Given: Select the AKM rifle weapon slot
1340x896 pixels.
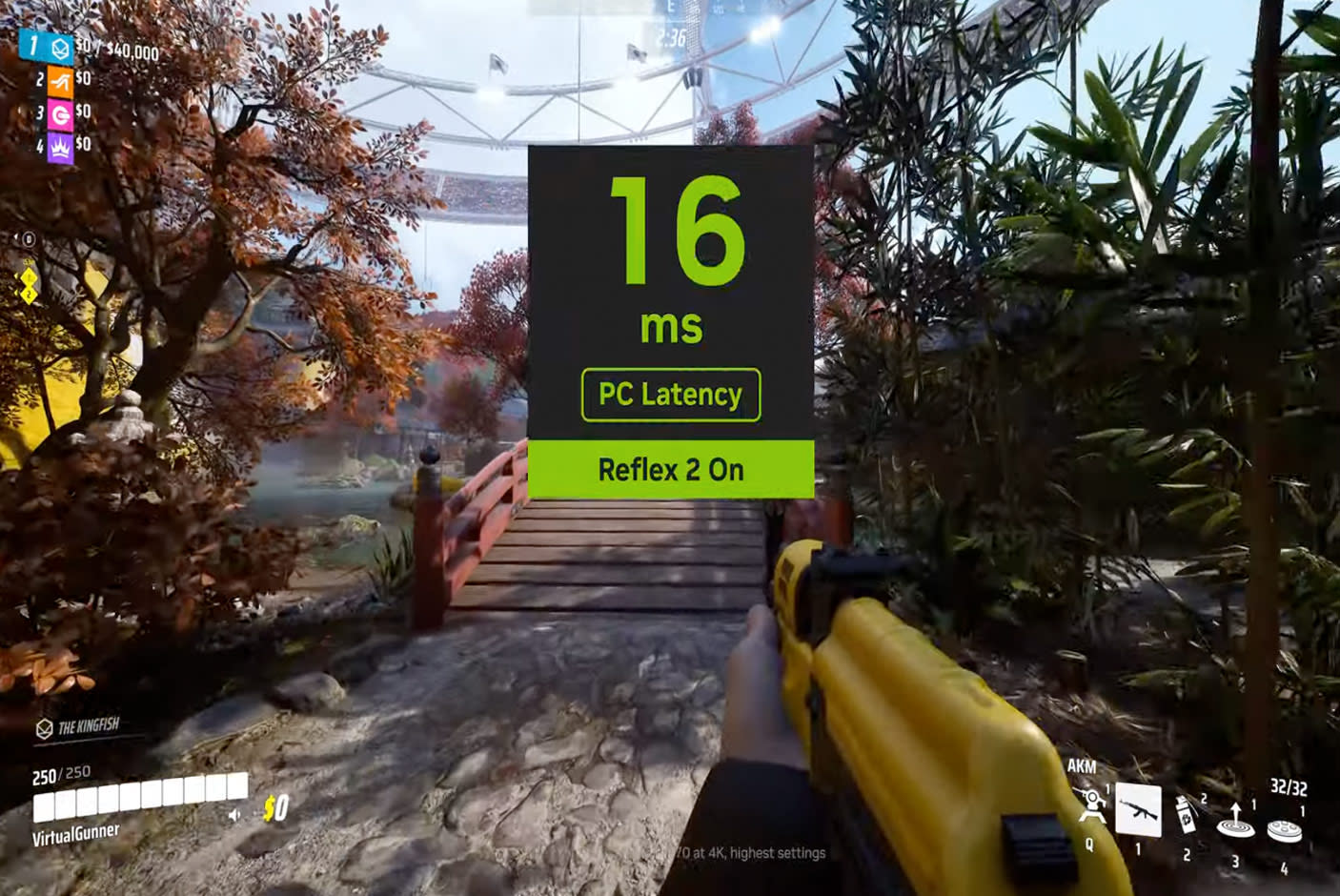Looking at the screenshot, I should tap(1138, 811).
